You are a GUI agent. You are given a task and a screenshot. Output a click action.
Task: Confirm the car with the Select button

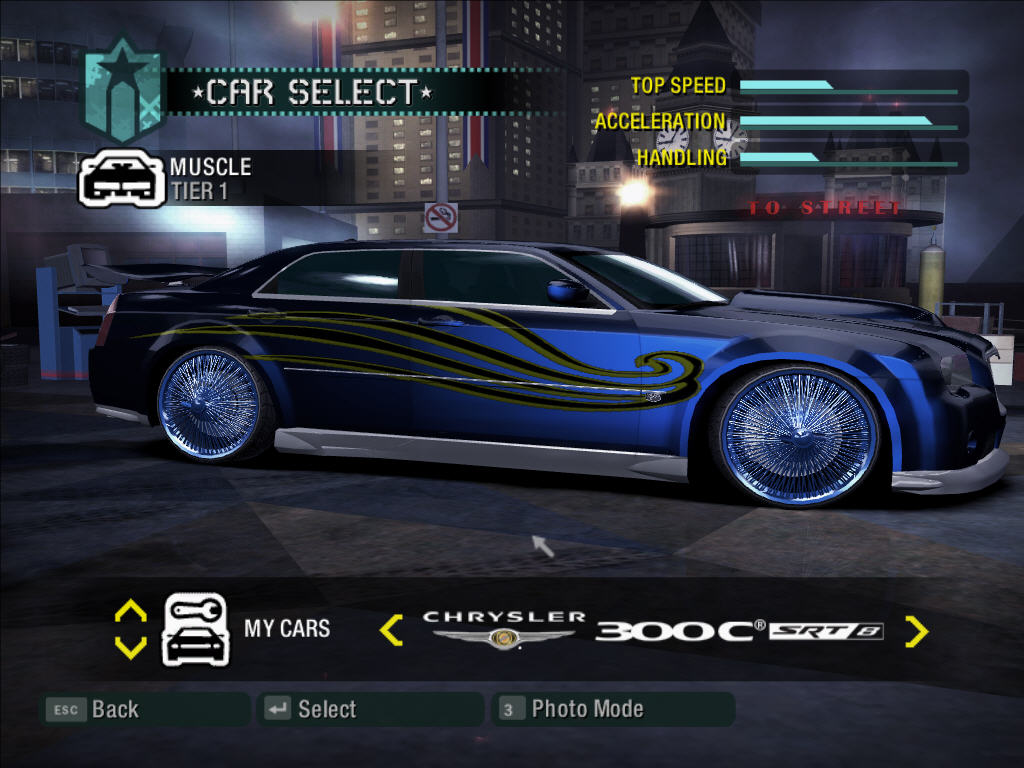(x=312, y=709)
